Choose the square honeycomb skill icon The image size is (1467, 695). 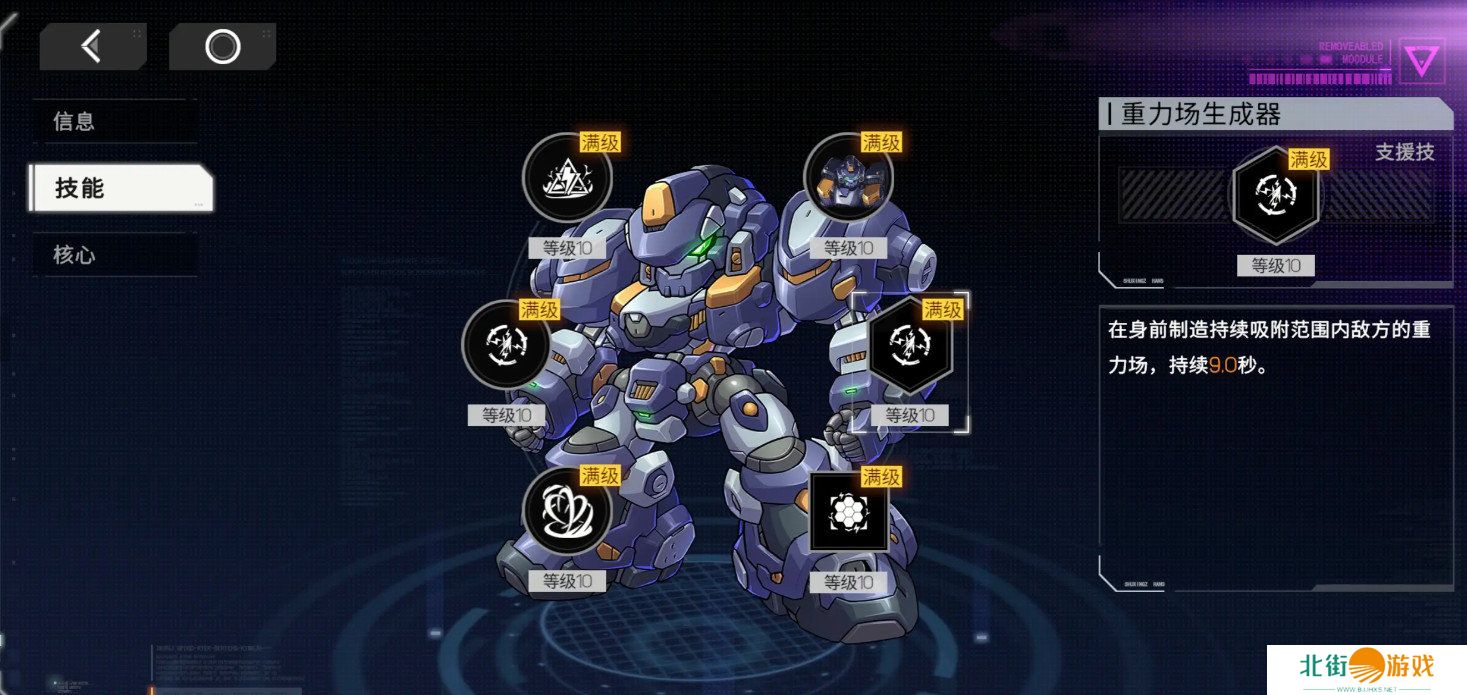click(x=848, y=512)
